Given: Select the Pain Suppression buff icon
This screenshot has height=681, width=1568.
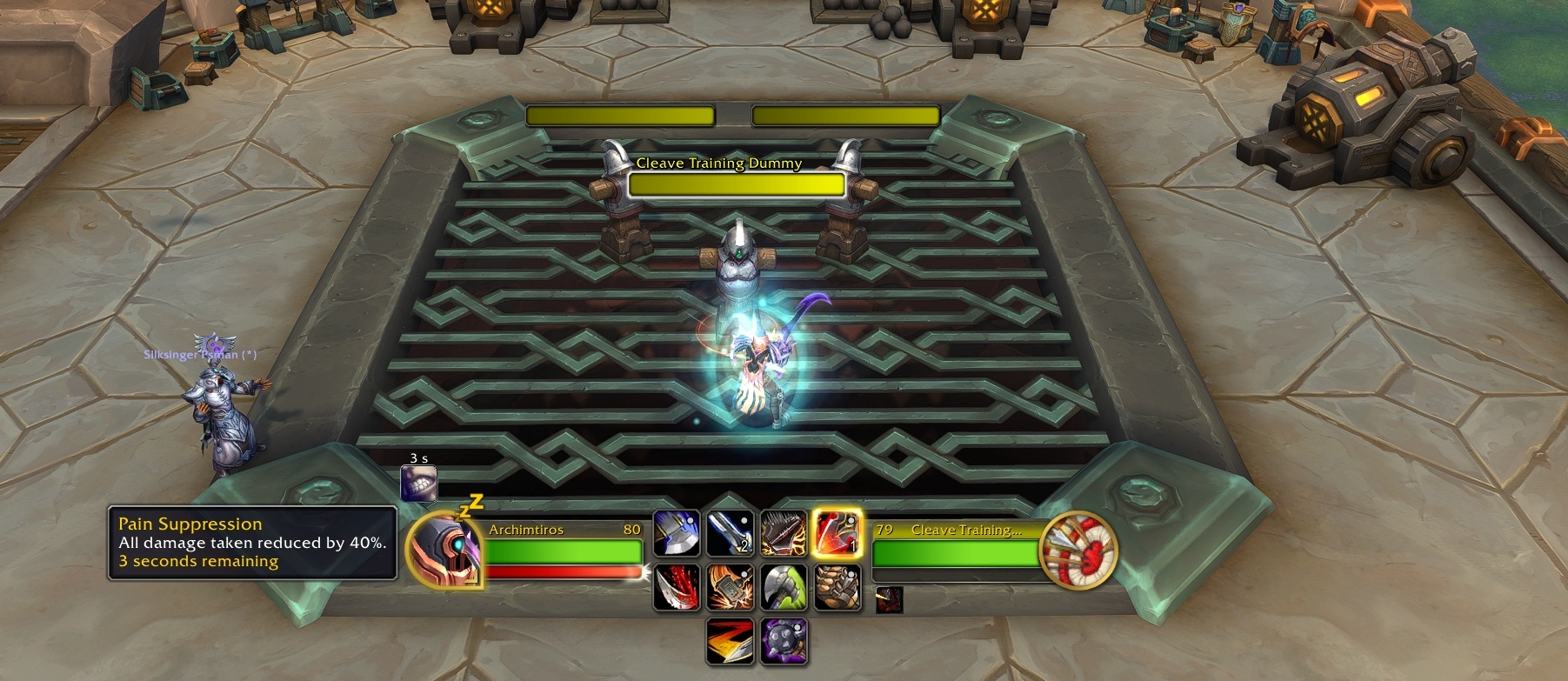Looking at the screenshot, I should [418, 484].
